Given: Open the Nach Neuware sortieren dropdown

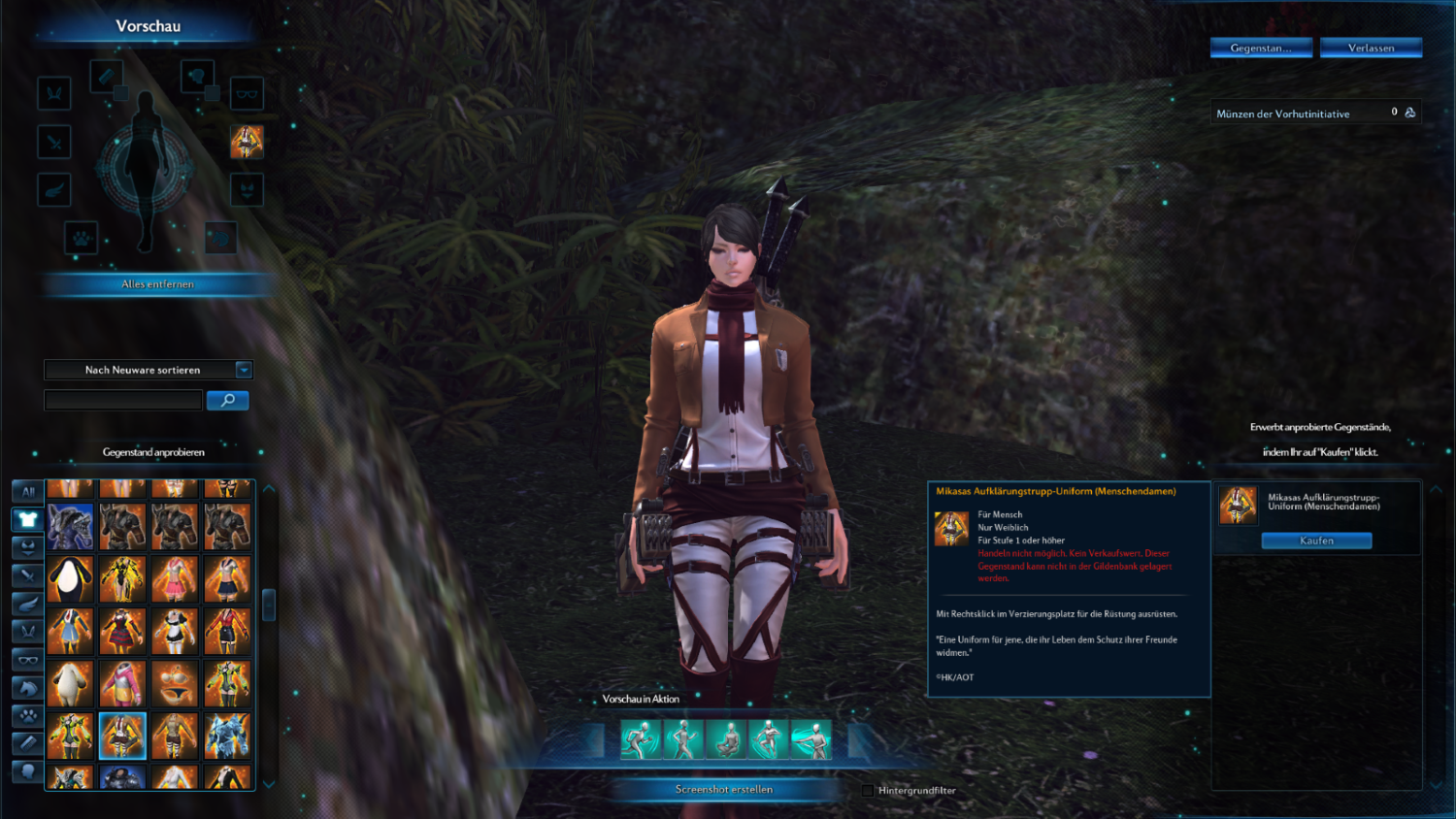Looking at the screenshot, I should (244, 370).
